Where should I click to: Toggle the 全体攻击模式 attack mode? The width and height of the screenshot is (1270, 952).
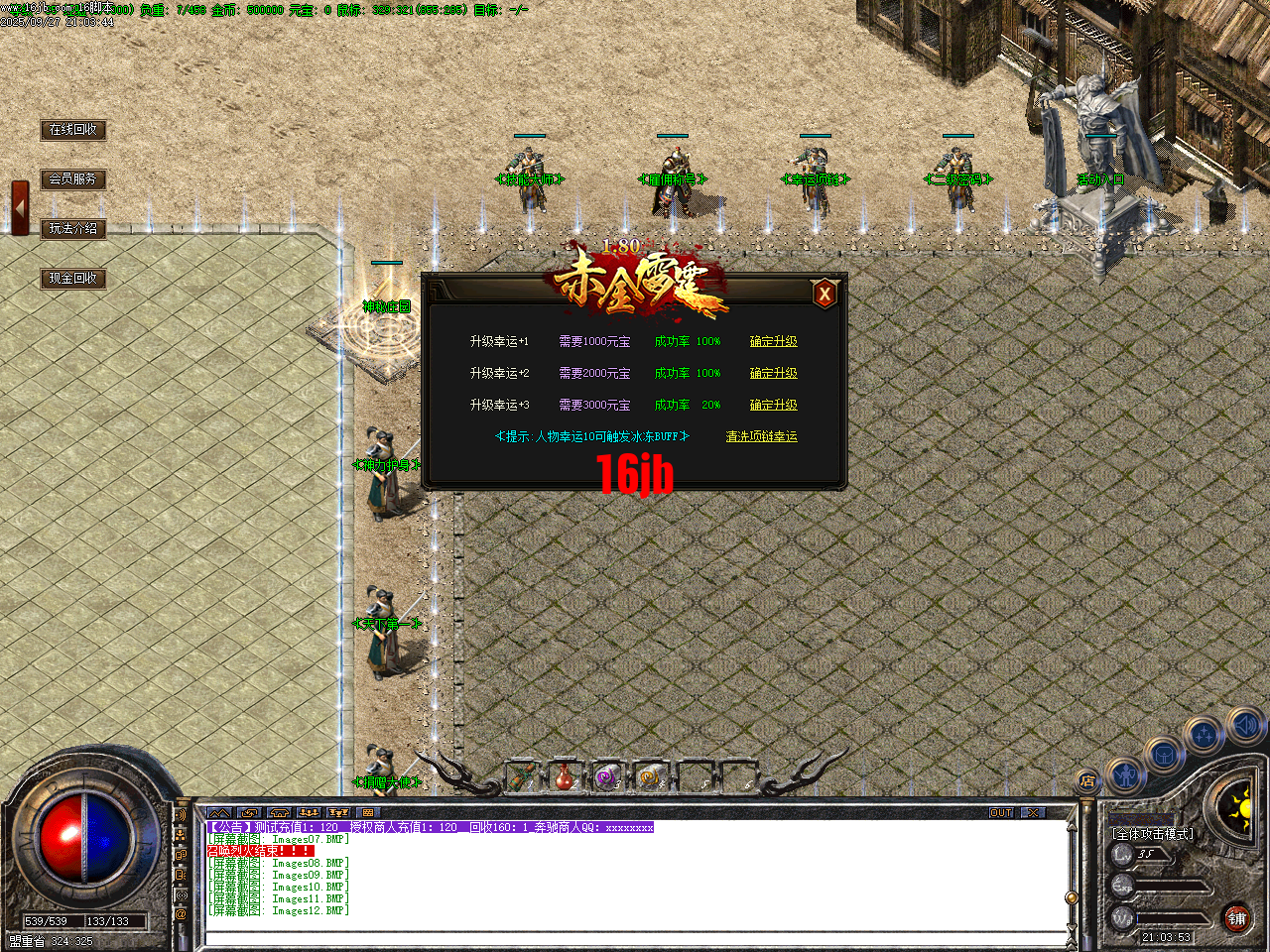[1152, 834]
